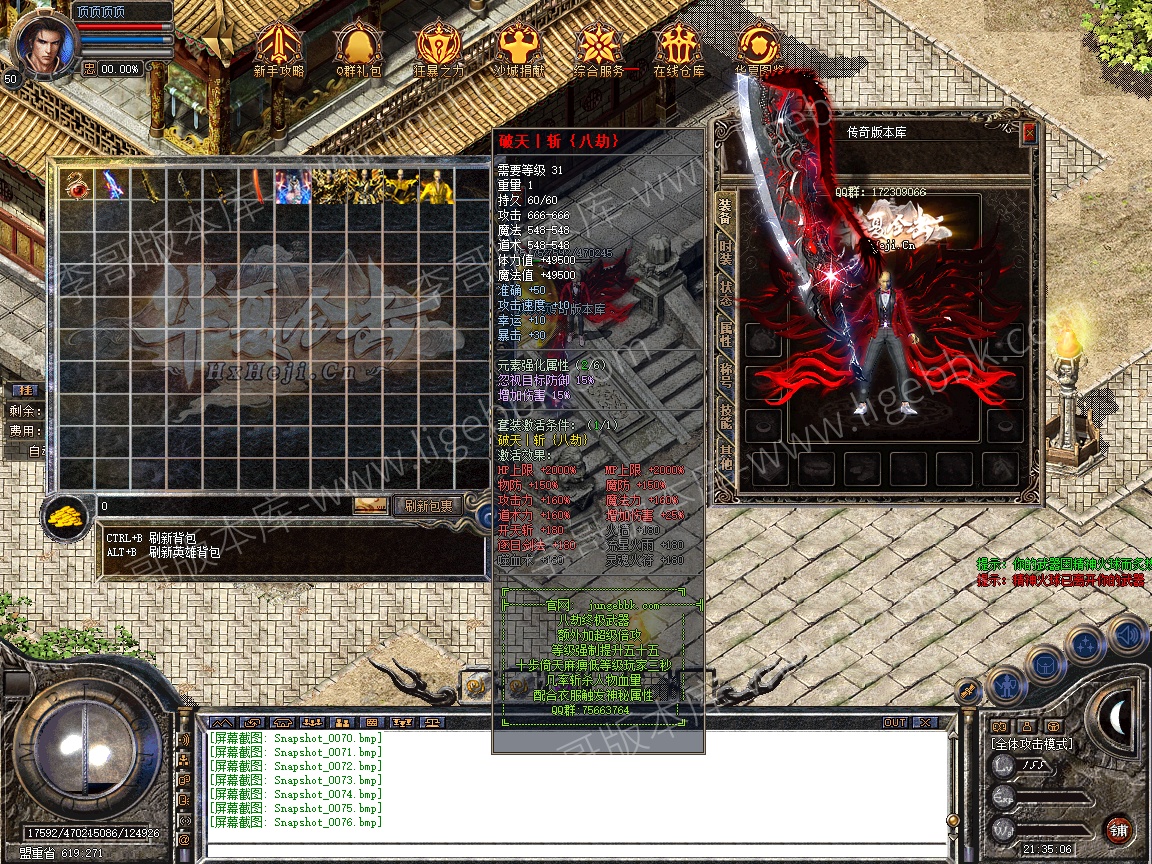This screenshot has width=1152, height=864.
Task: Click the 刷新包裹 refresh bag button
Action: (x=427, y=506)
